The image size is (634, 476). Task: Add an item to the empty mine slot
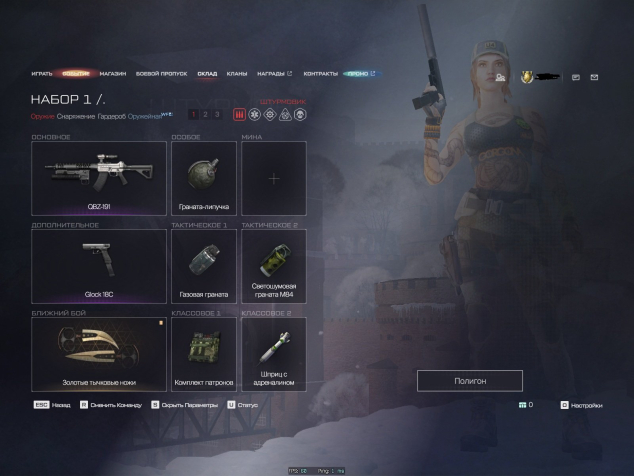coord(273,178)
